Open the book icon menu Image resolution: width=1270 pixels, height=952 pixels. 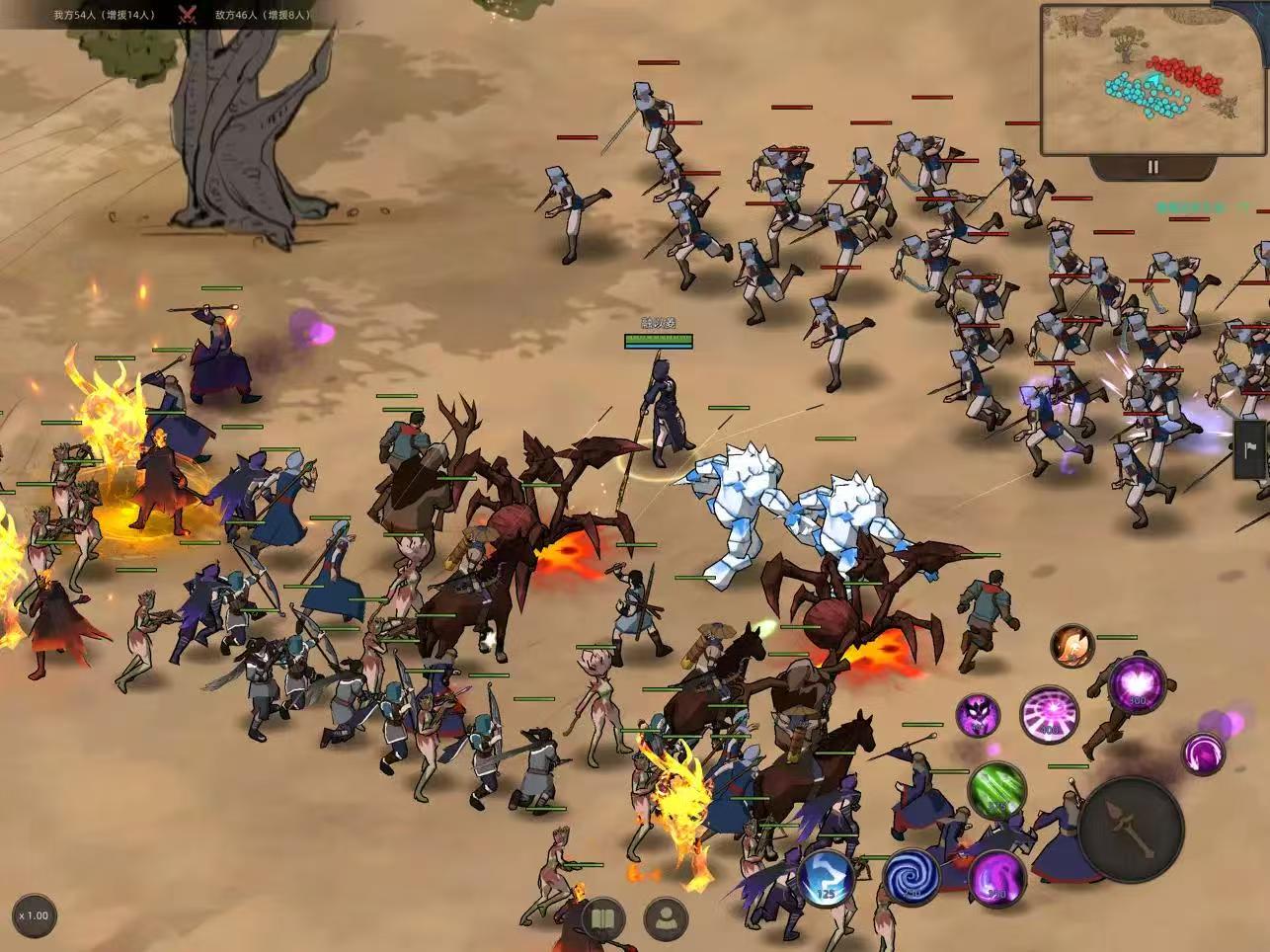(x=603, y=920)
